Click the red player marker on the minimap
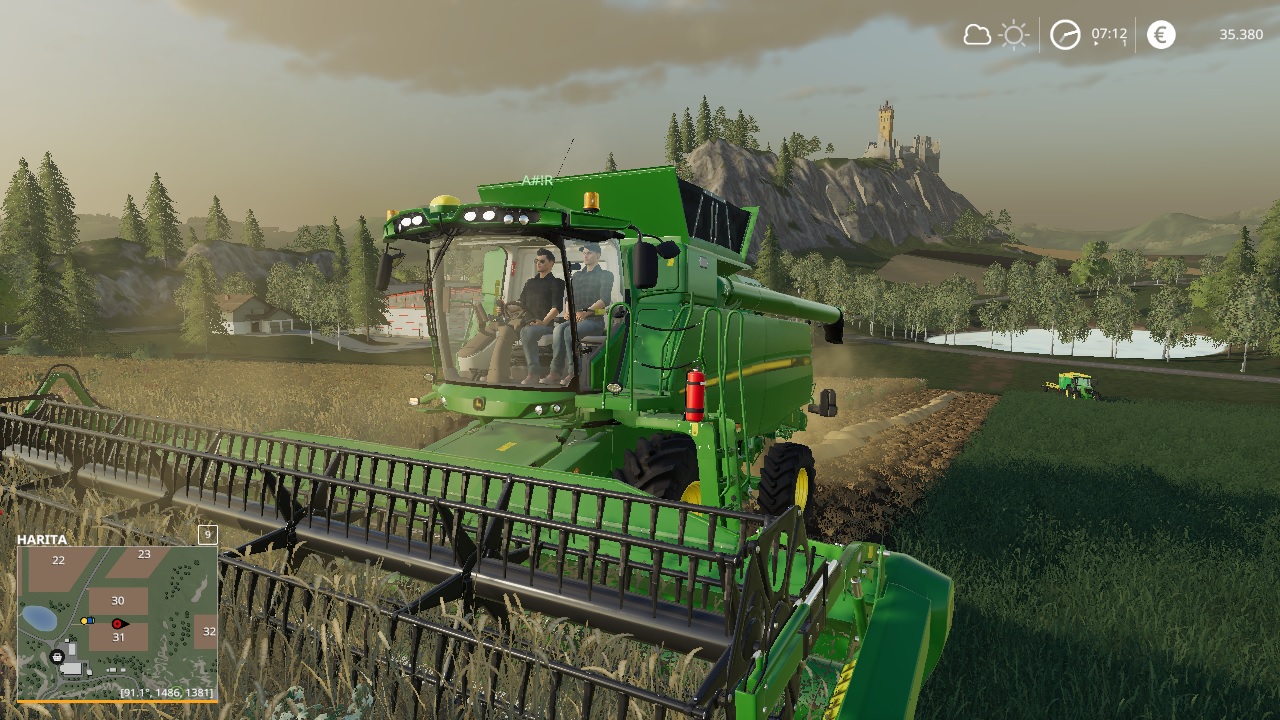This screenshot has height=720, width=1280. (x=118, y=624)
